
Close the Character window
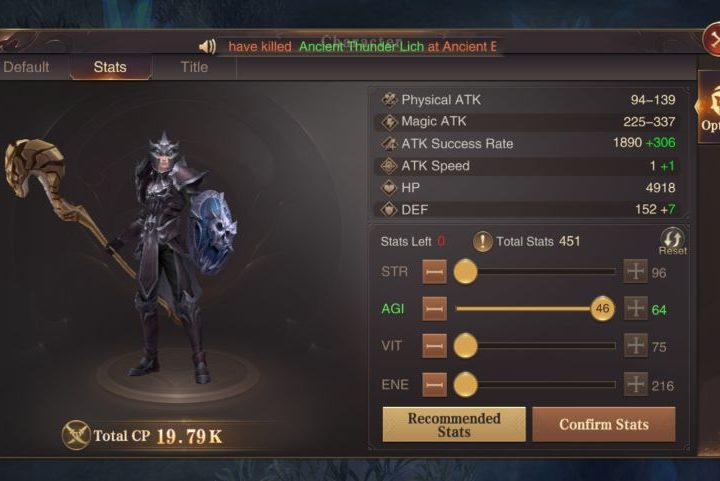[x=711, y=40]
